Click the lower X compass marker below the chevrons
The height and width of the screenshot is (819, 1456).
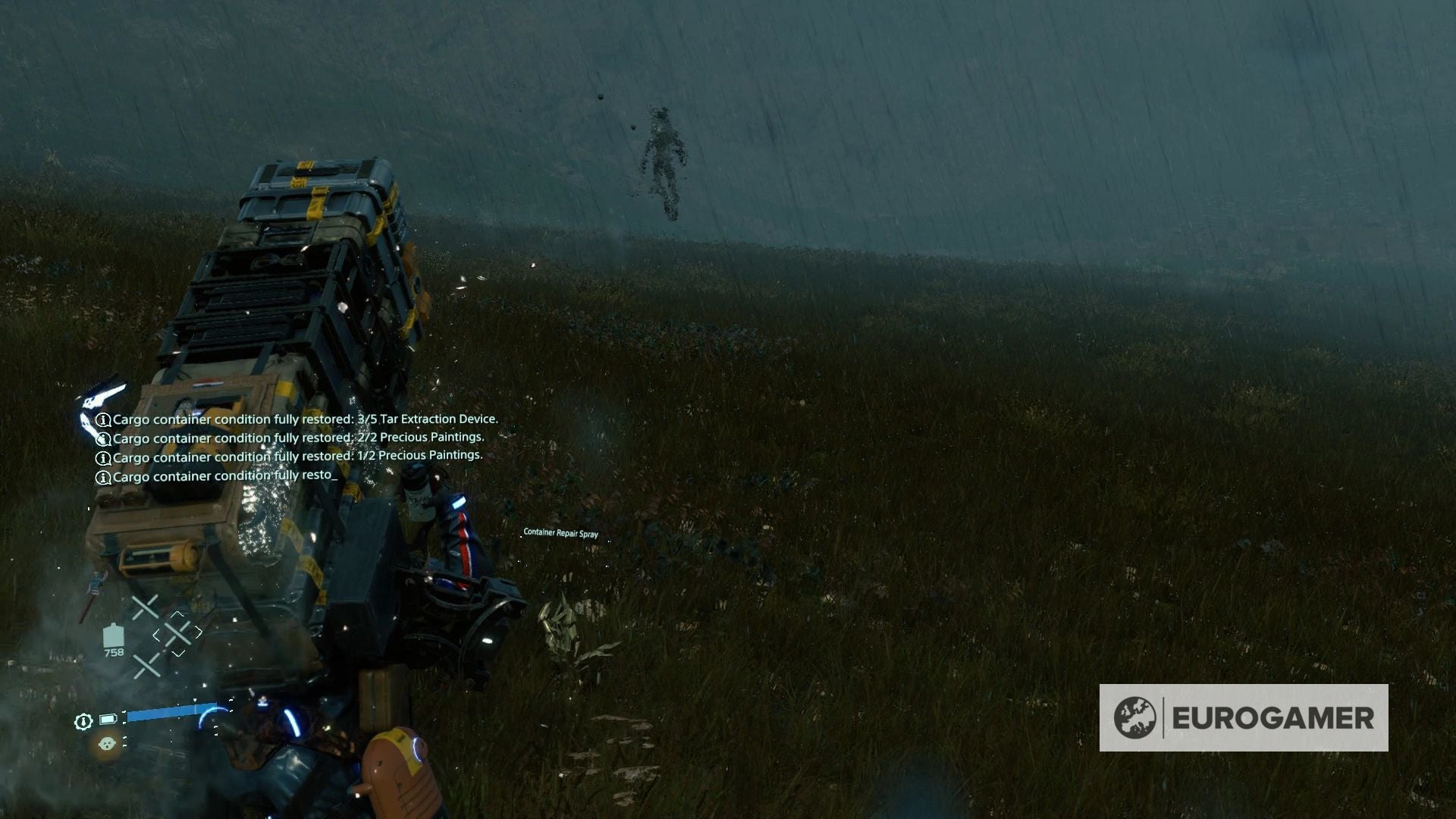146,665
